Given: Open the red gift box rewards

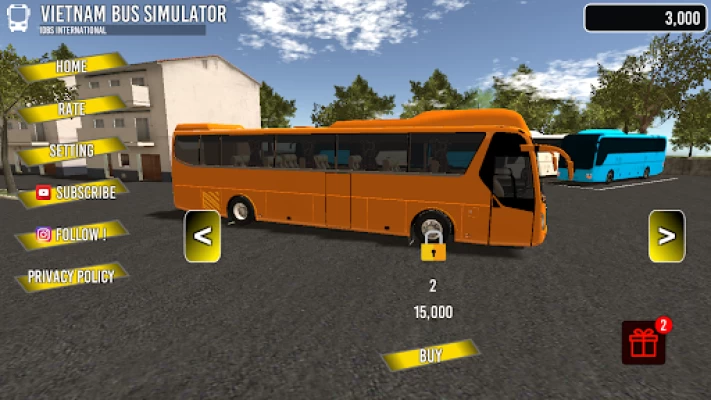Looking at the screenshot, I should [x=644, y=343].
